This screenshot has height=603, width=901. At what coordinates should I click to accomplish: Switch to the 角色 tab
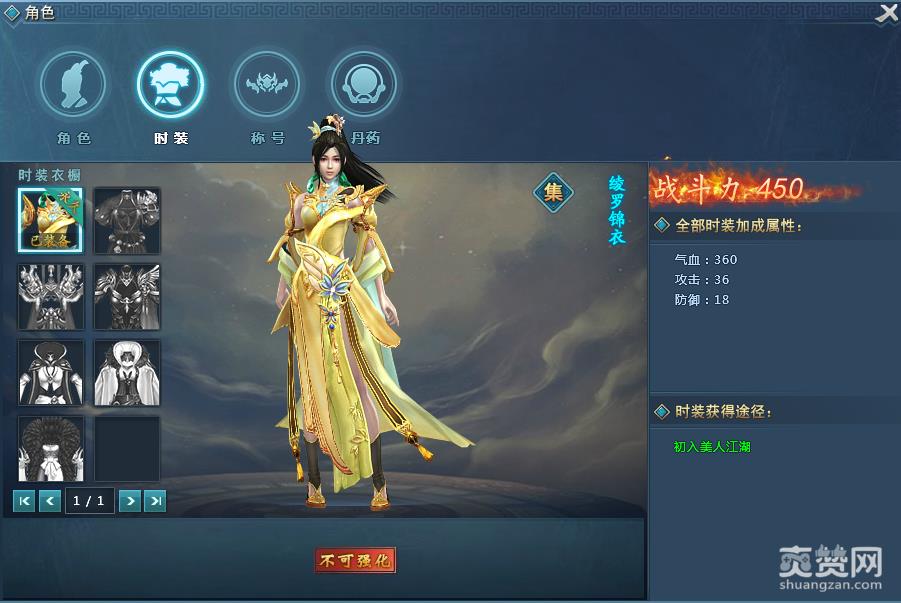click(x=73, y=85)
